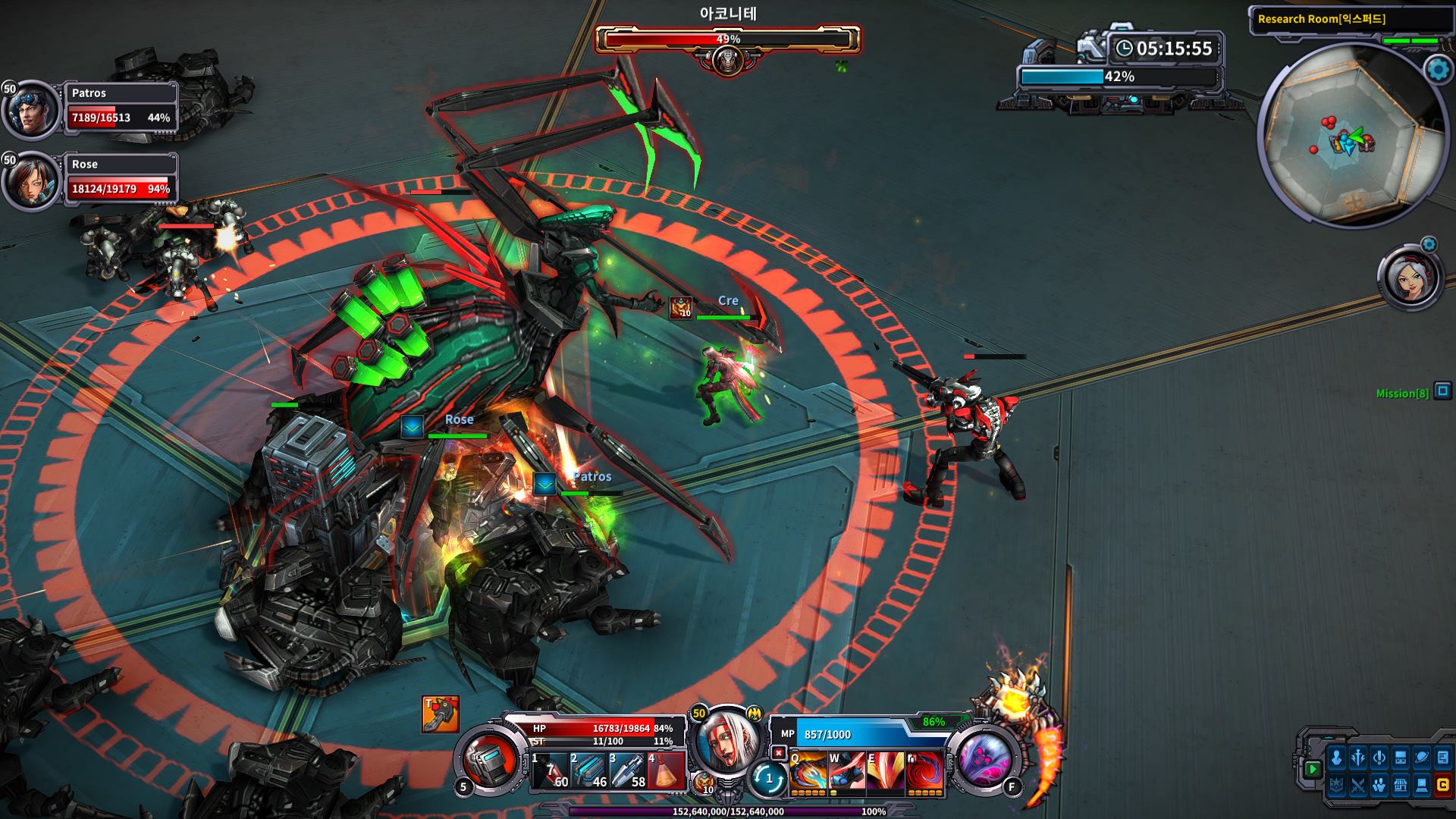The image size is (1456, 819).
Task: Use the flask item in slot 4
Action: (x=667, y=771)
